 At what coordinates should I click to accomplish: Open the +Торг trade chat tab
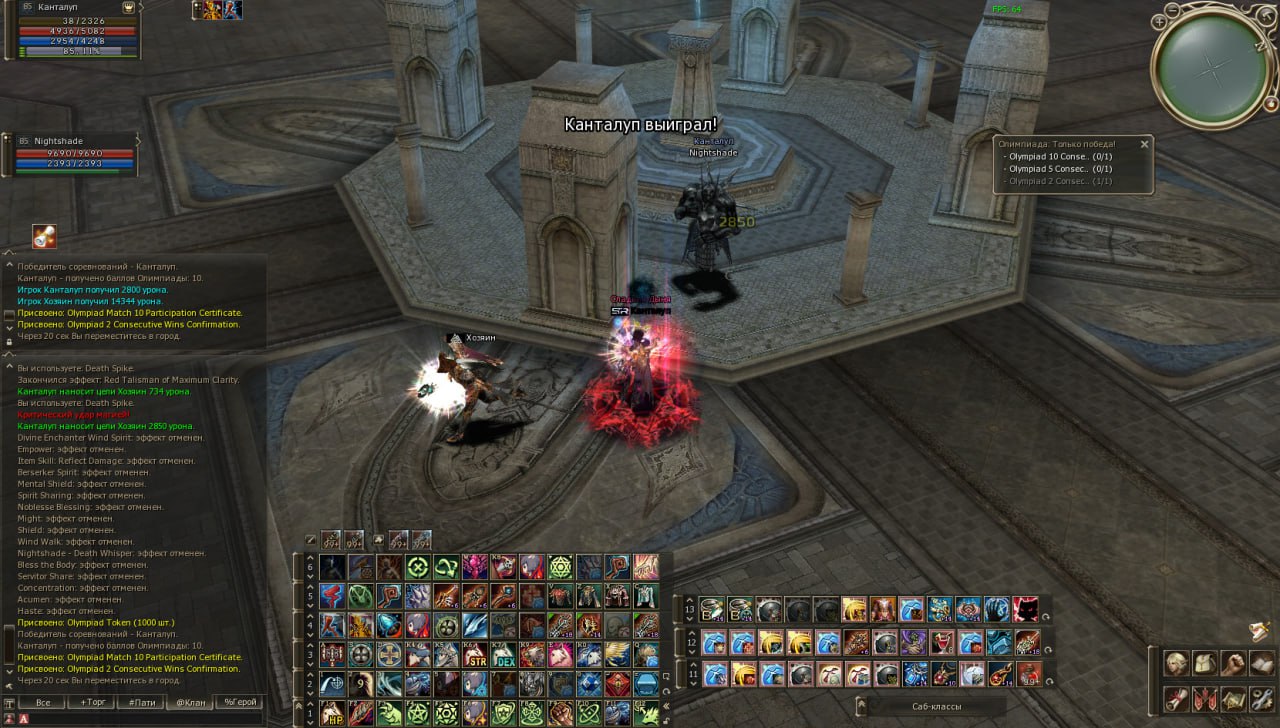(x=92, y=702)
